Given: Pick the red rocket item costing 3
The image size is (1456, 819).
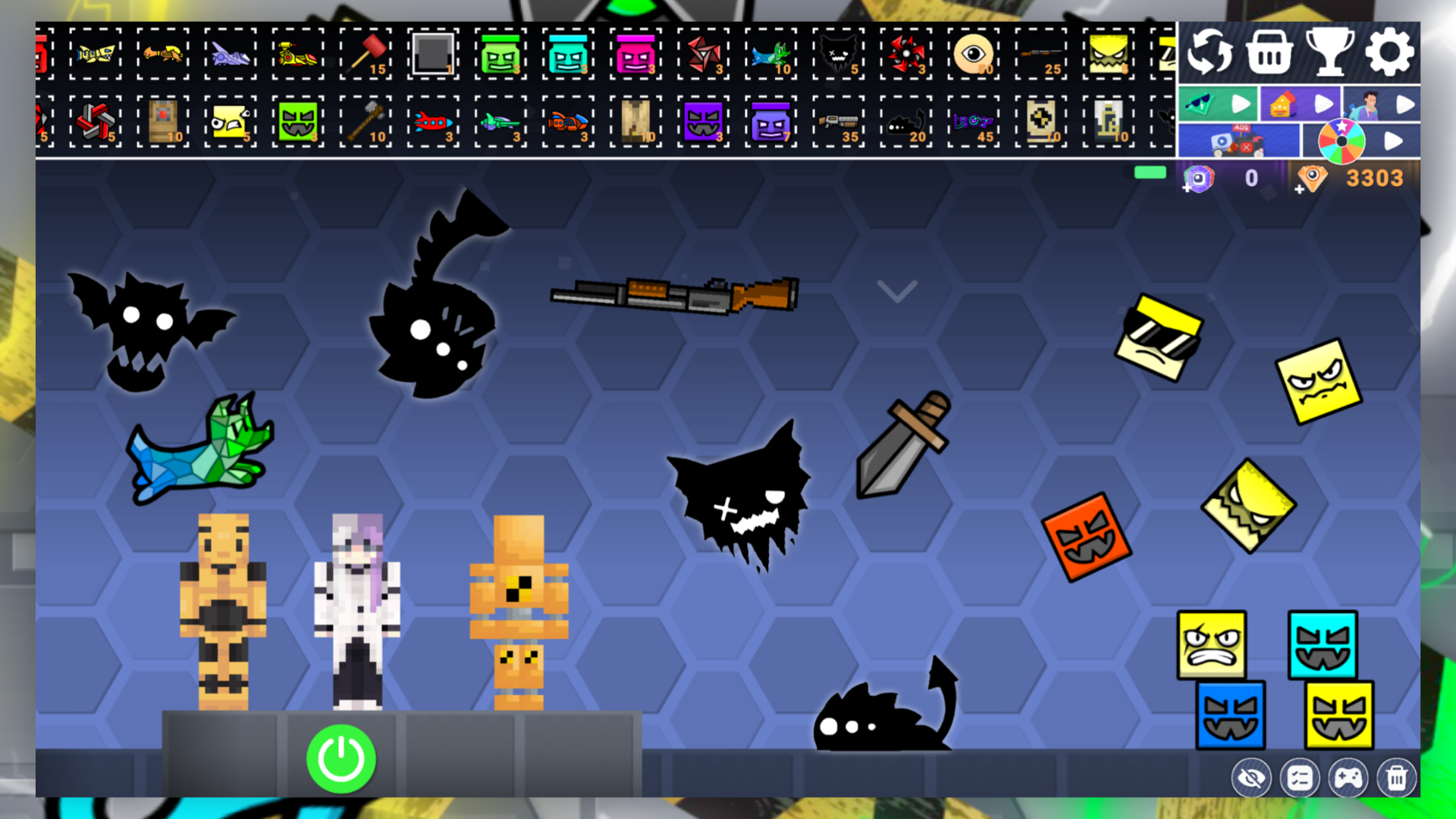Looking at the screenshot, I should pos(433,121).
